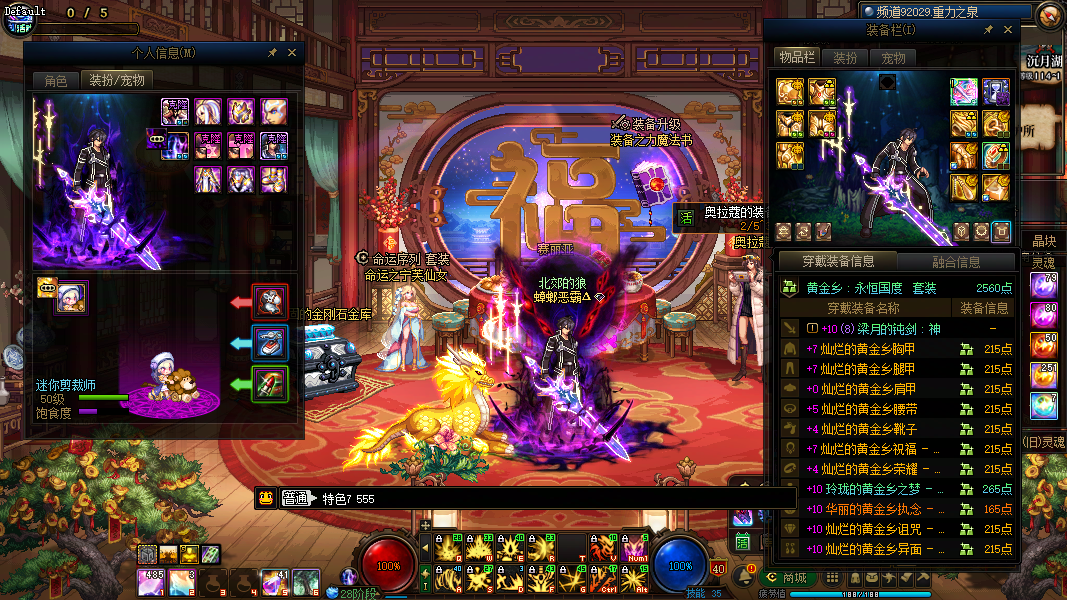Click the chat emoji face icon
This screenshot has height=600, width=1067.
point(266,498)
